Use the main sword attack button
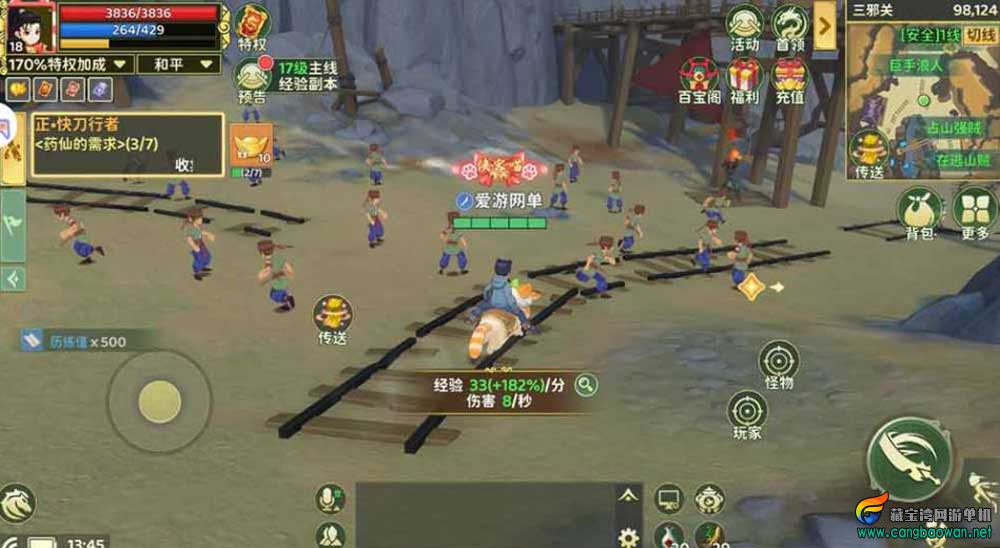The width and height of the screenshot is (1000, 548). tap(909, 459)
